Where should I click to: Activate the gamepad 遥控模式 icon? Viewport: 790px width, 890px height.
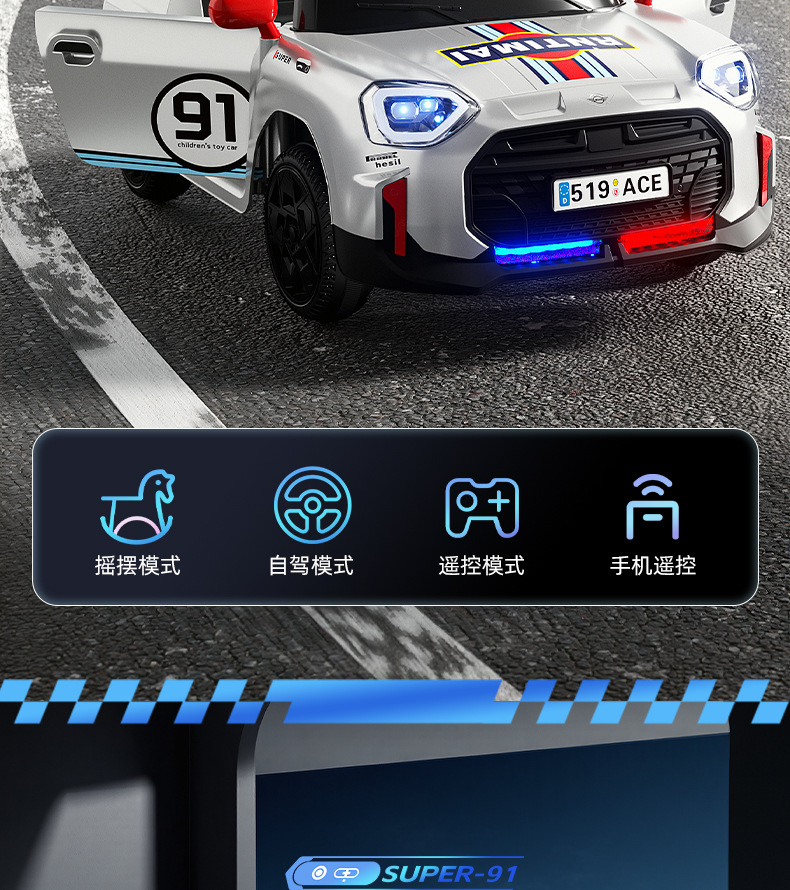pos(482,507)
